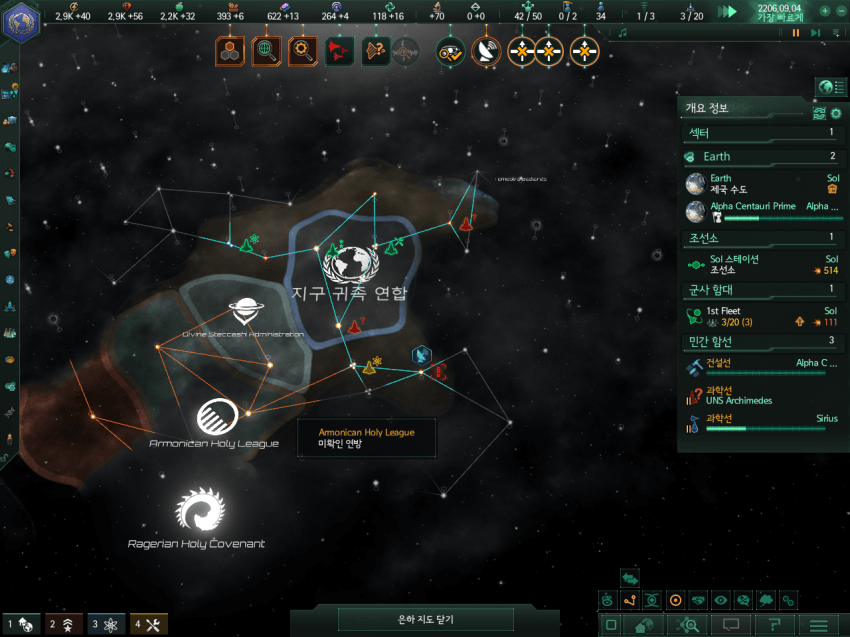Select the UNS Archimedes science ship
The width and height of the screenshot is (850, 637).
762,395
